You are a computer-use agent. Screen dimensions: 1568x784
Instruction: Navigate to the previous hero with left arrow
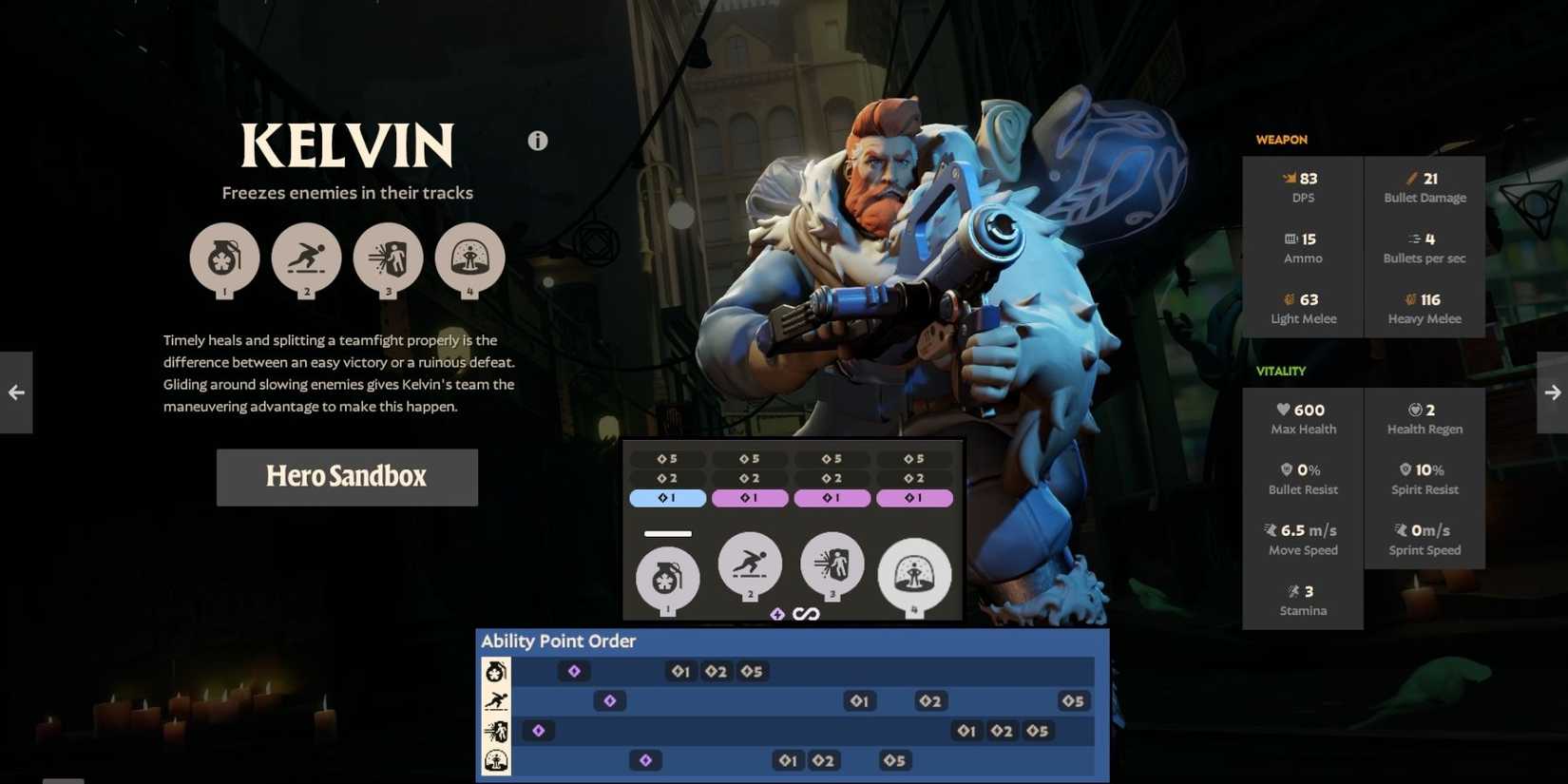point(15,392)
